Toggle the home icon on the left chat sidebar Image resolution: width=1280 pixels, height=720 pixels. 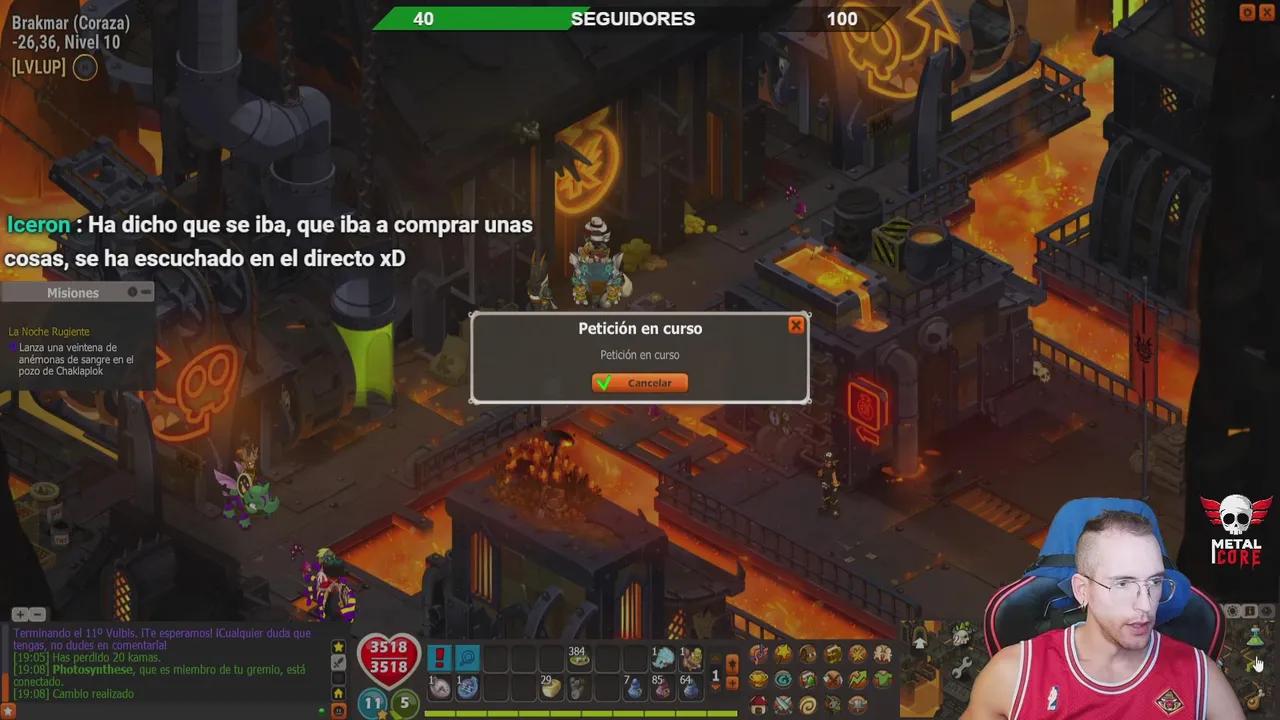[x=339, y=694]
